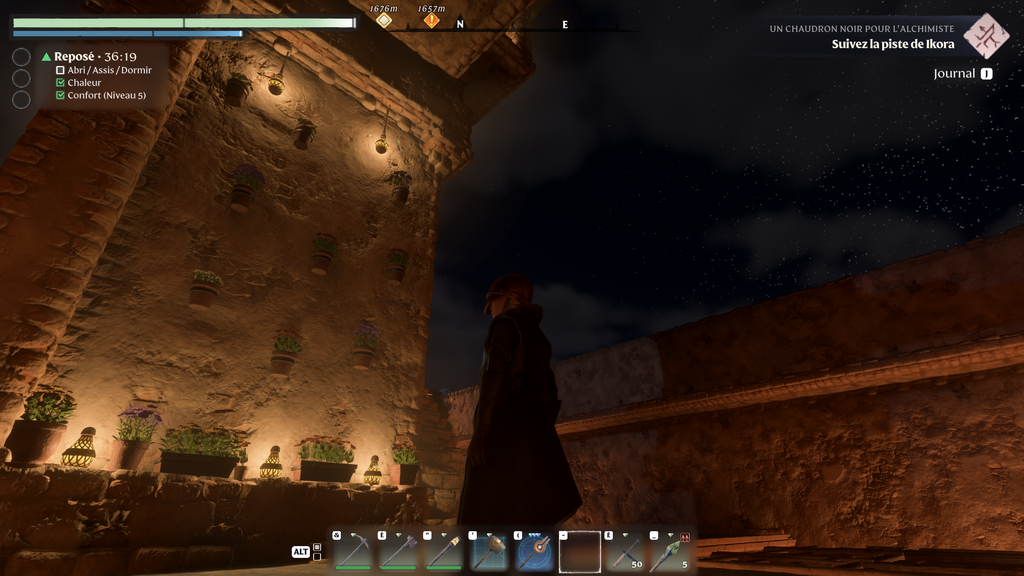1024x576 pixels.
Task: Click the Chaleur rested condition entry
Action: [84, 83]
